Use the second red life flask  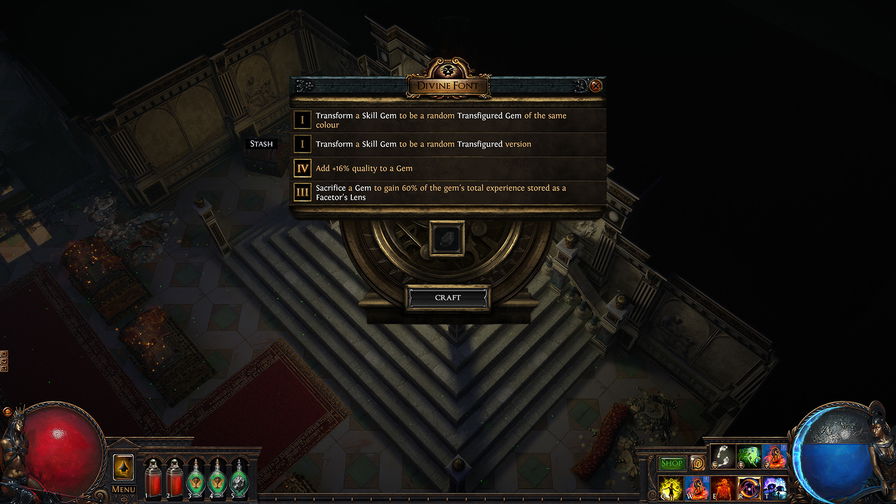(175, 478)
